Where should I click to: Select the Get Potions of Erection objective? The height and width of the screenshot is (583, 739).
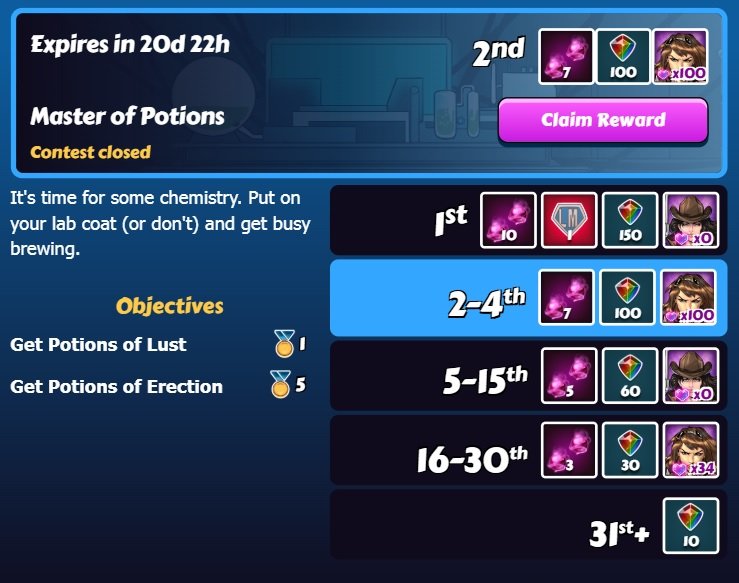[116, 386]
